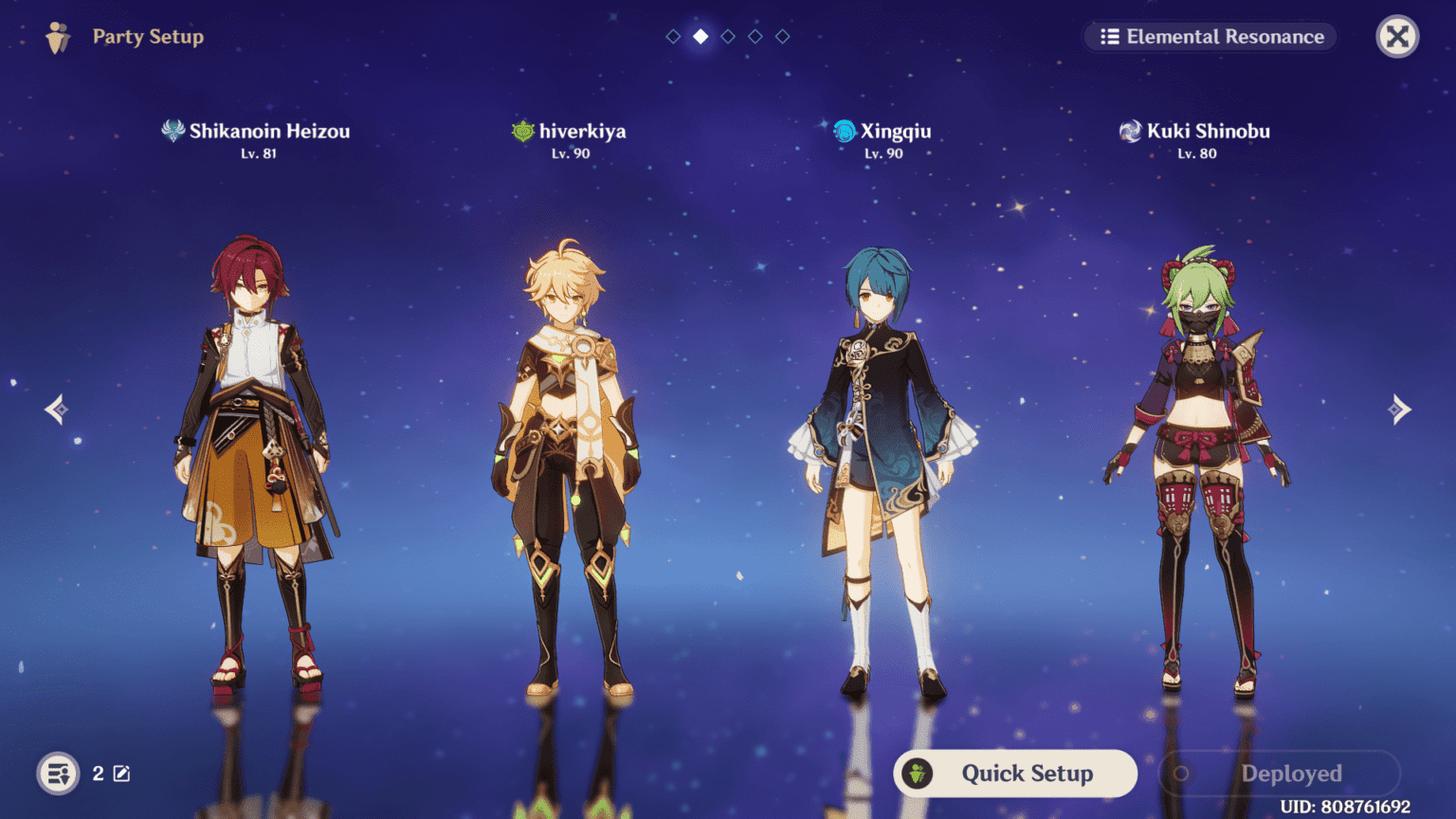Jump to the last party page dot

pos(783,37)
